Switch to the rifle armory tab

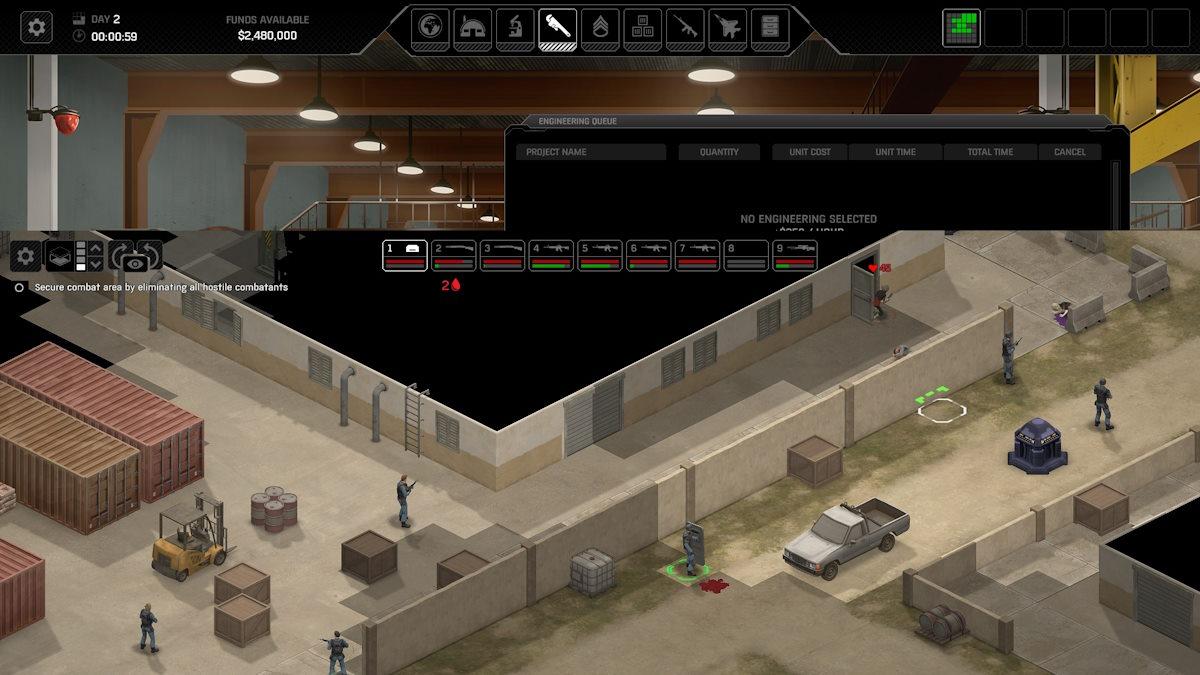(685, 27)
